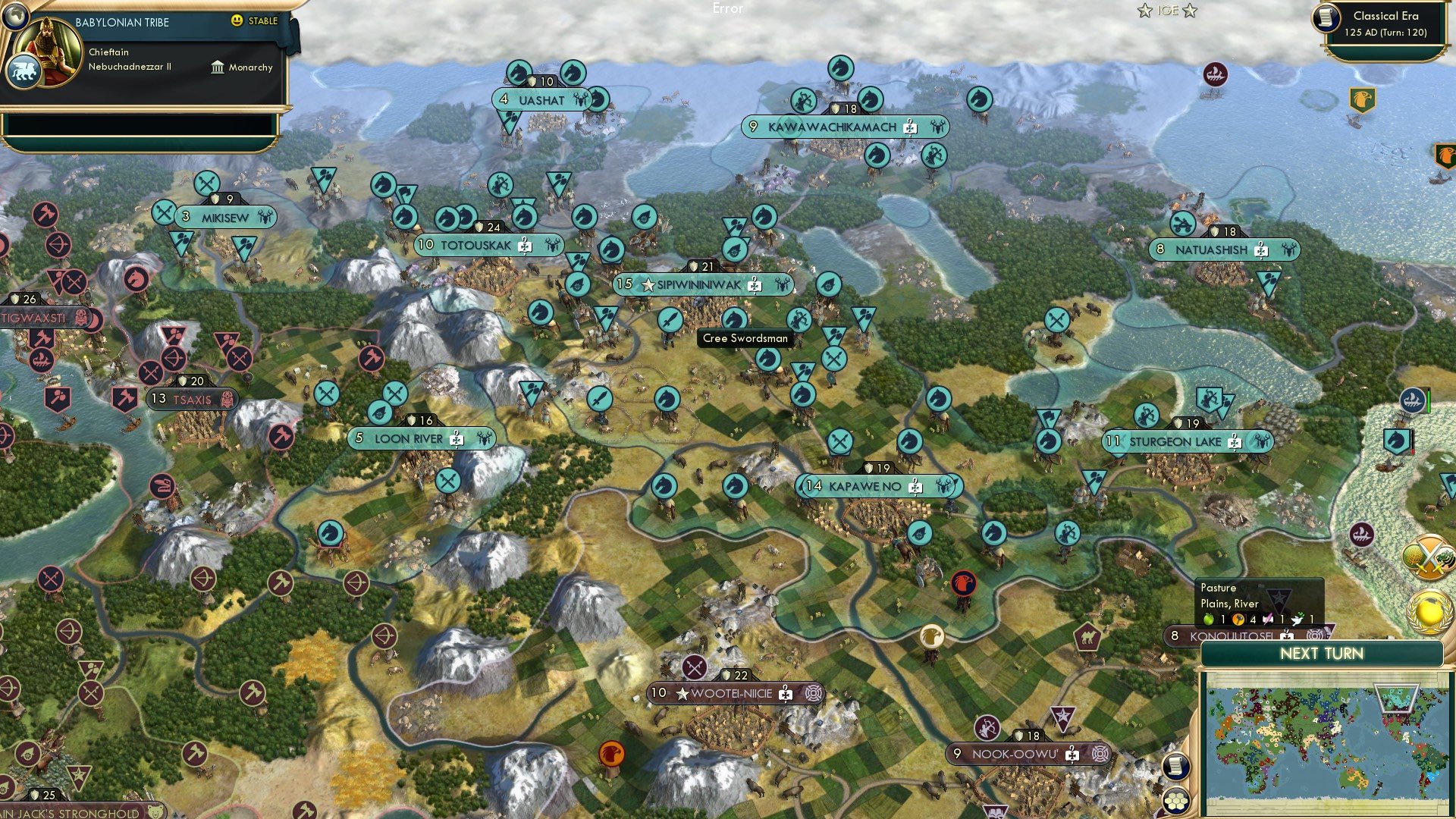Screen dimensions: 1456x819
Task: Expand the Sipiwininiwak city banner
Action: (x=696, y=285)
